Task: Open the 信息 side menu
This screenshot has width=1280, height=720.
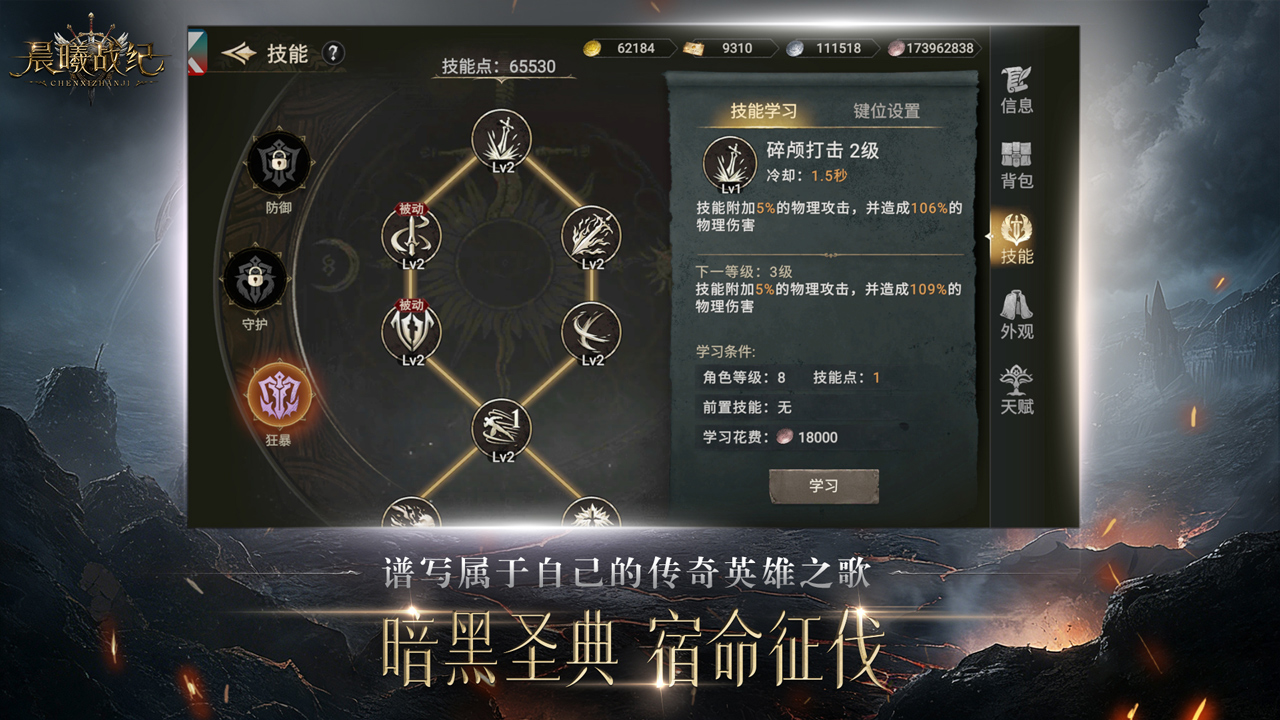Action: point(1016,90)
